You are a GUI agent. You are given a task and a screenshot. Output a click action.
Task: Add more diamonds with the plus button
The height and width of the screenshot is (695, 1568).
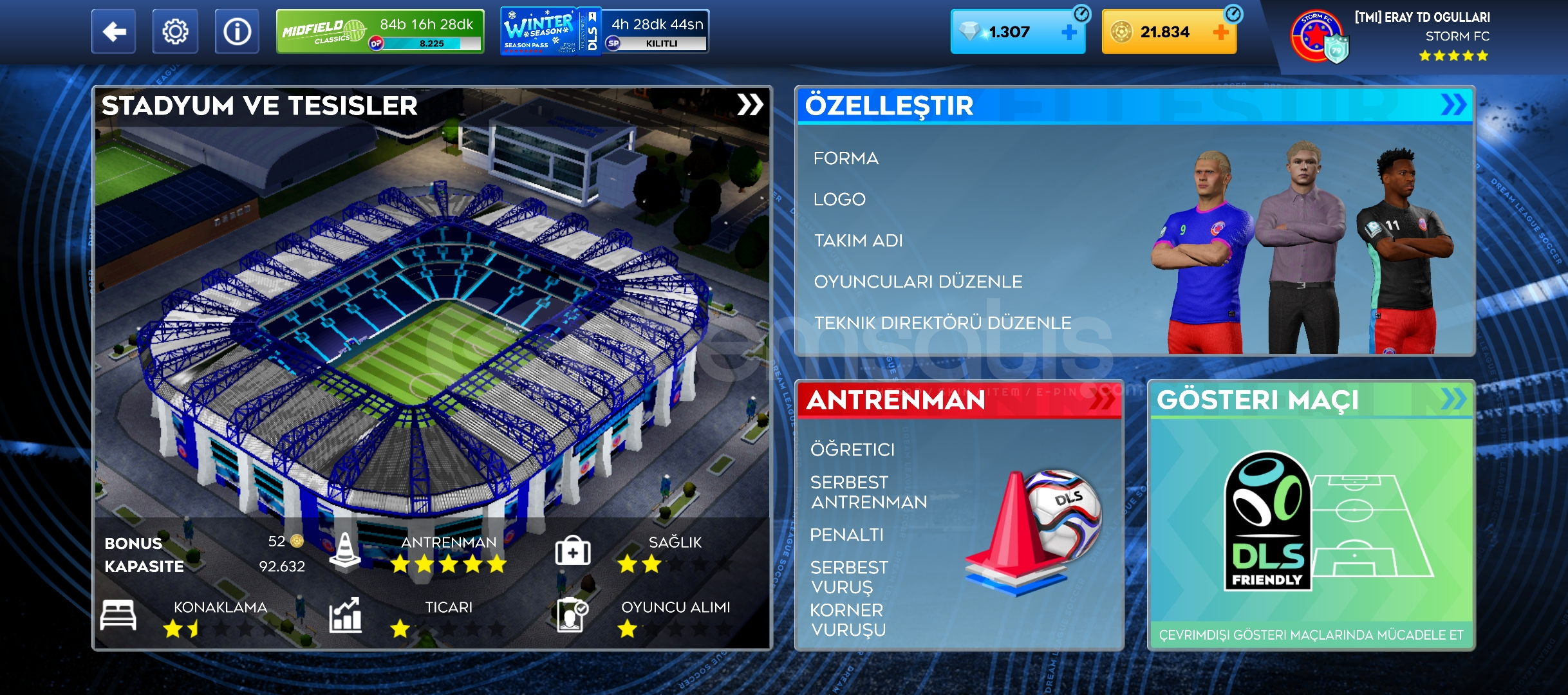(1069, 32)
